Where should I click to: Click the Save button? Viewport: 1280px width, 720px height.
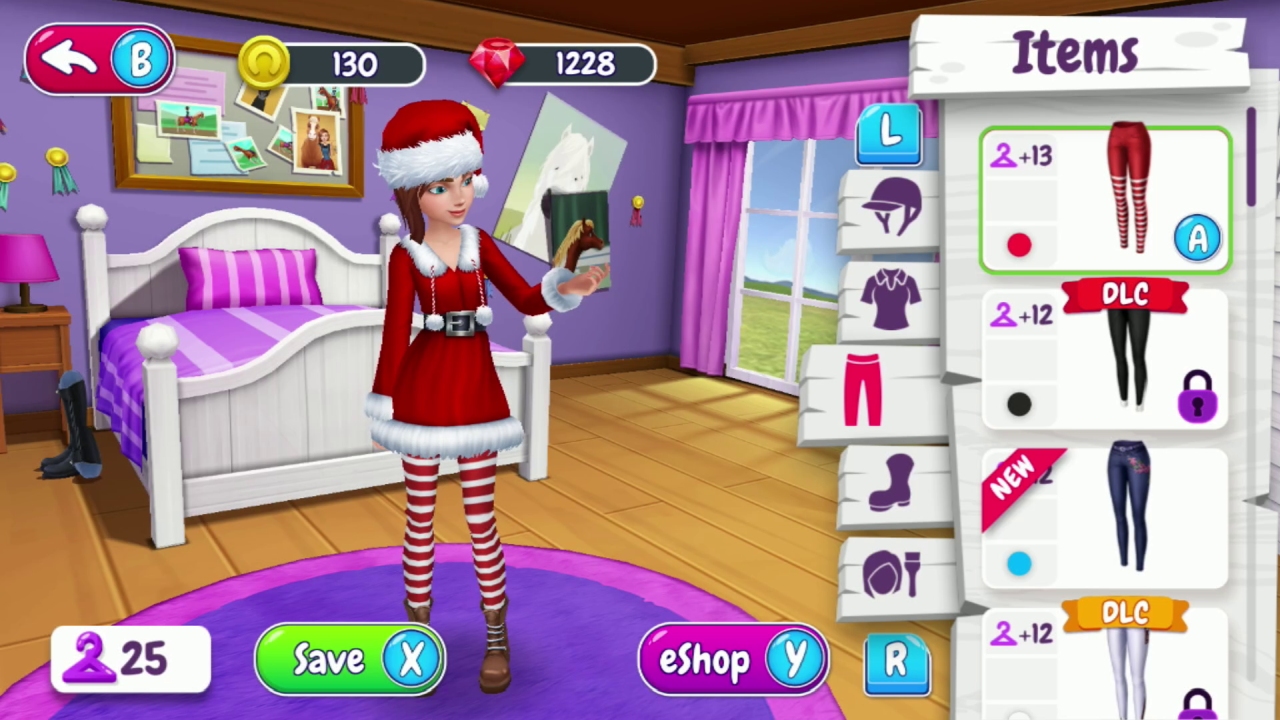tap(348, 658)
